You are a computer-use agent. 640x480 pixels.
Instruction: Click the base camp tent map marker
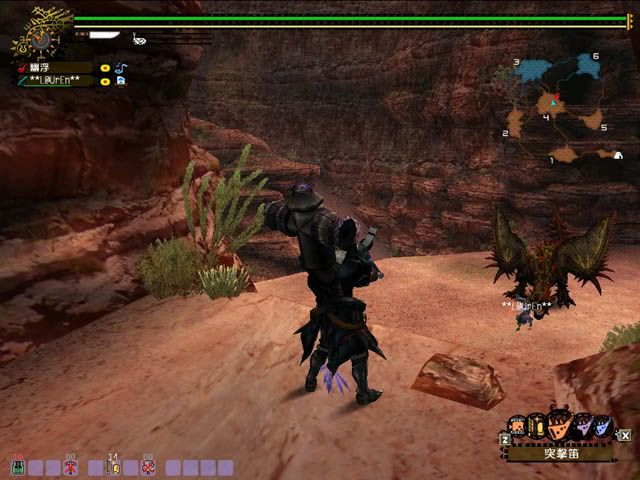tap(618, 155)
